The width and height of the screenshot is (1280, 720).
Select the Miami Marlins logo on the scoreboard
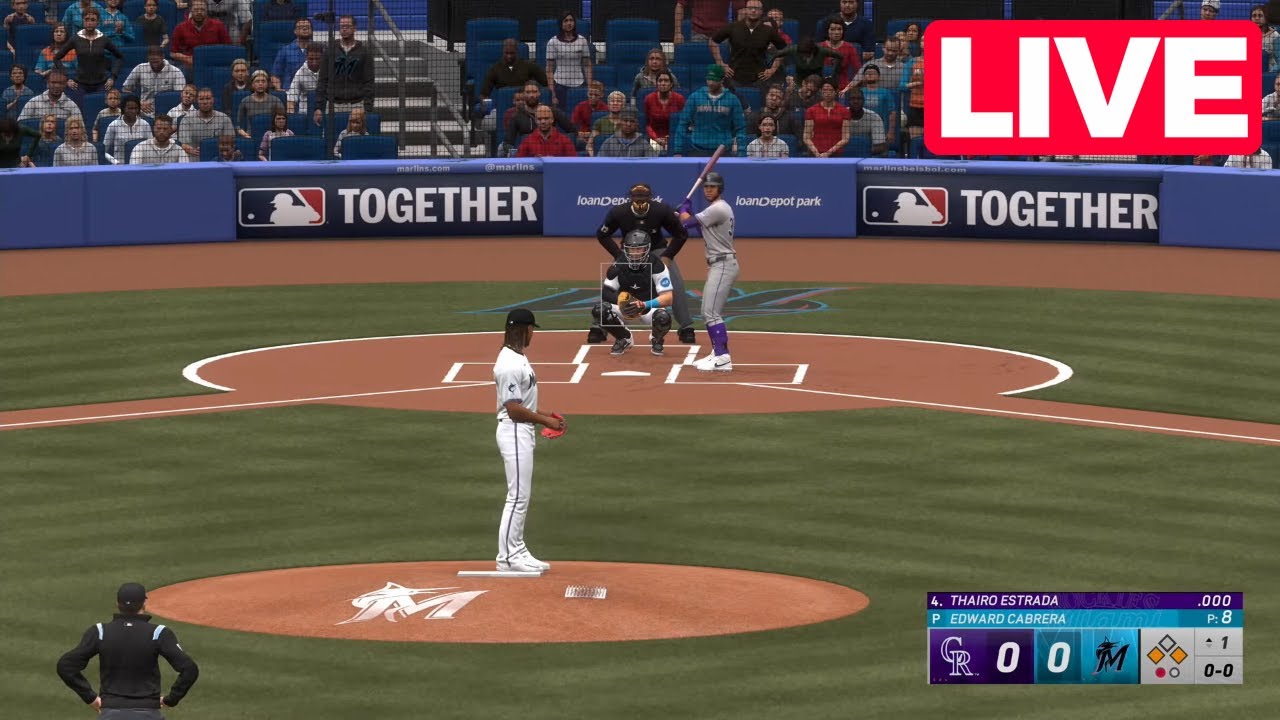[1109, 655]
